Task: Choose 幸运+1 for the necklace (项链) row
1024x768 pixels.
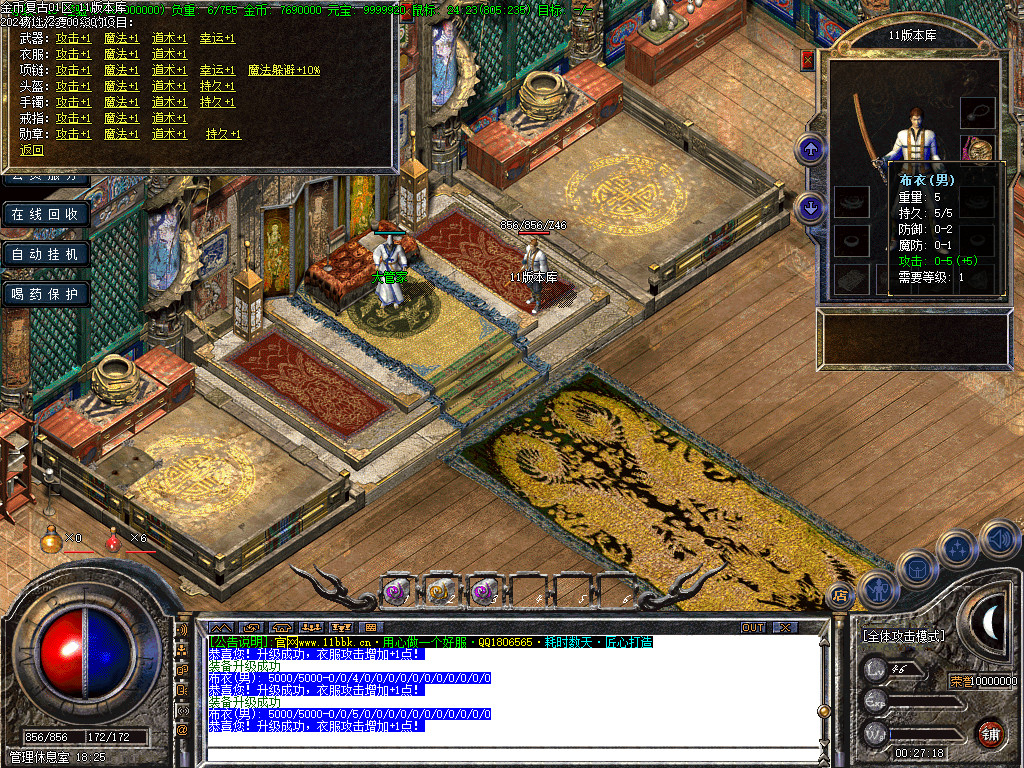Action: pos(217,70)
